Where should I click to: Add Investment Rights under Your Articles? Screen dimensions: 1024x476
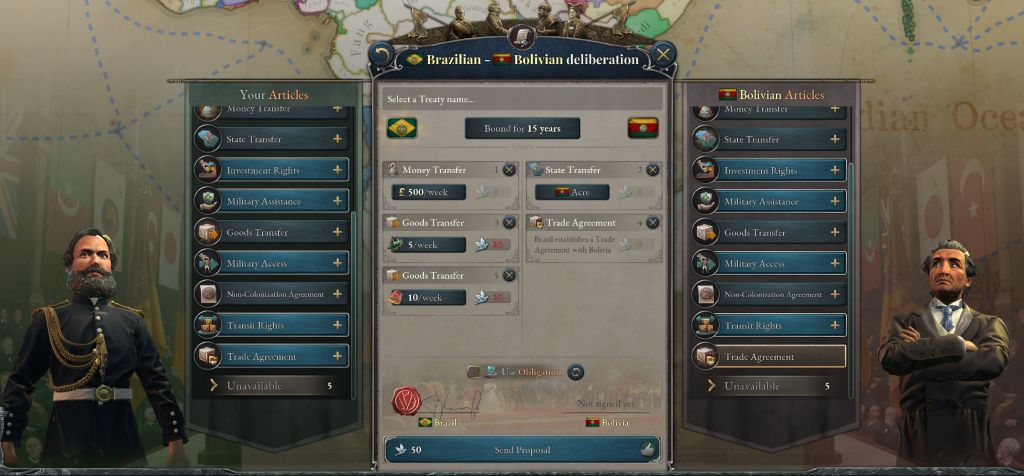[x=337, y=170]
